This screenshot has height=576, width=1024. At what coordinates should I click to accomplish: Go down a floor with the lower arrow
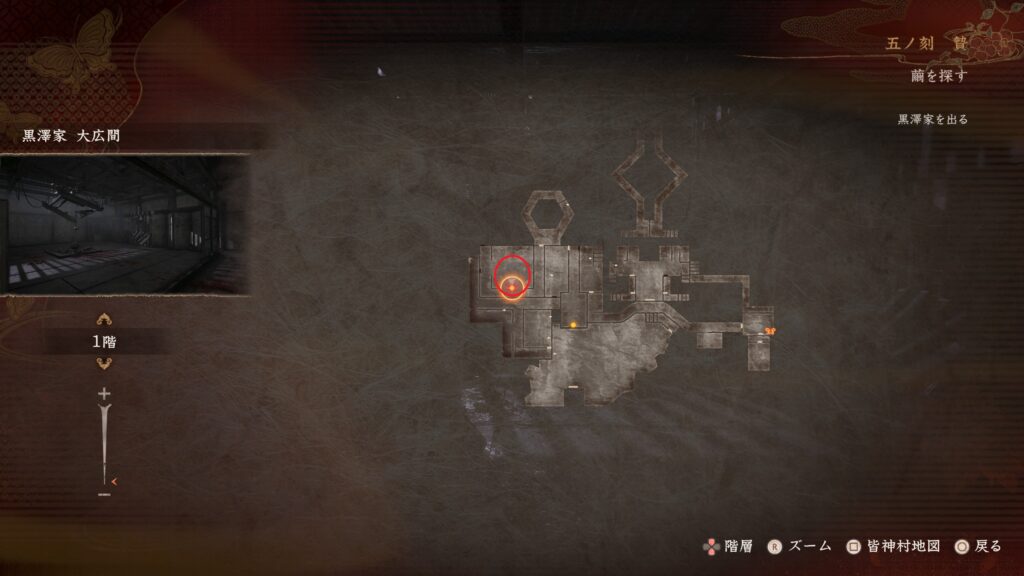pyautogui.click(x=103, y=362)
